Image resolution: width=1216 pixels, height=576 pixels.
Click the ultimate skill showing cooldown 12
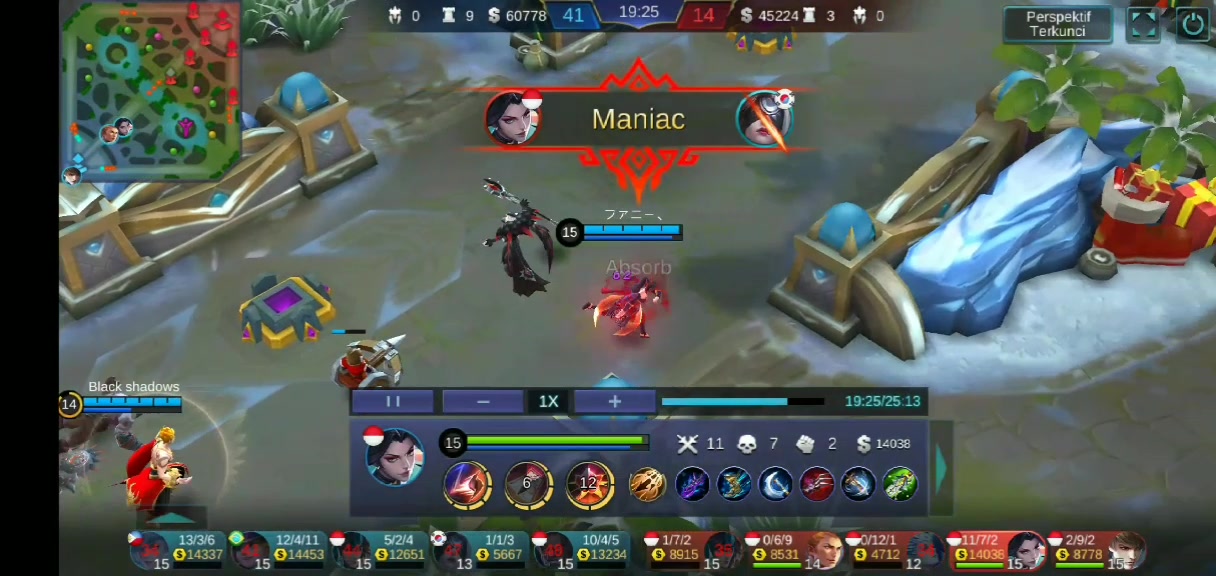[x=589, y=484]
